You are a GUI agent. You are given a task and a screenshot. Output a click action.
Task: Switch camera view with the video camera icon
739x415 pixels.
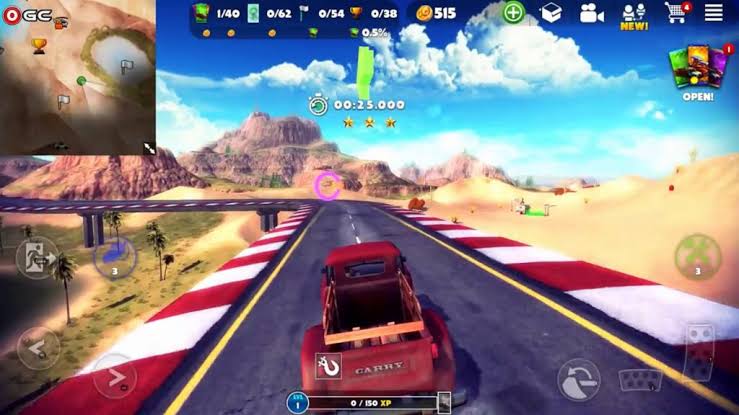pyautogui.click(x=592, y=13)
